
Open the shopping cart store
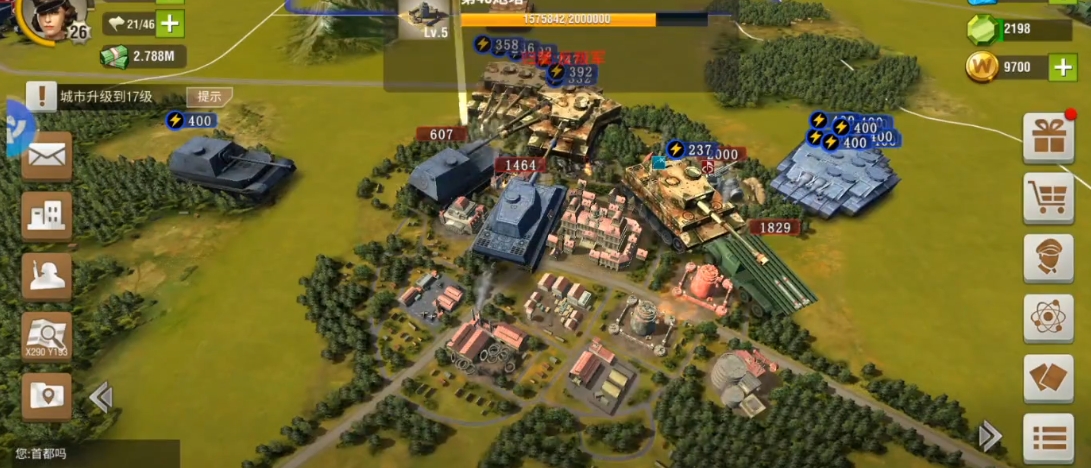pyautogui.click(x=1048, y=198)
